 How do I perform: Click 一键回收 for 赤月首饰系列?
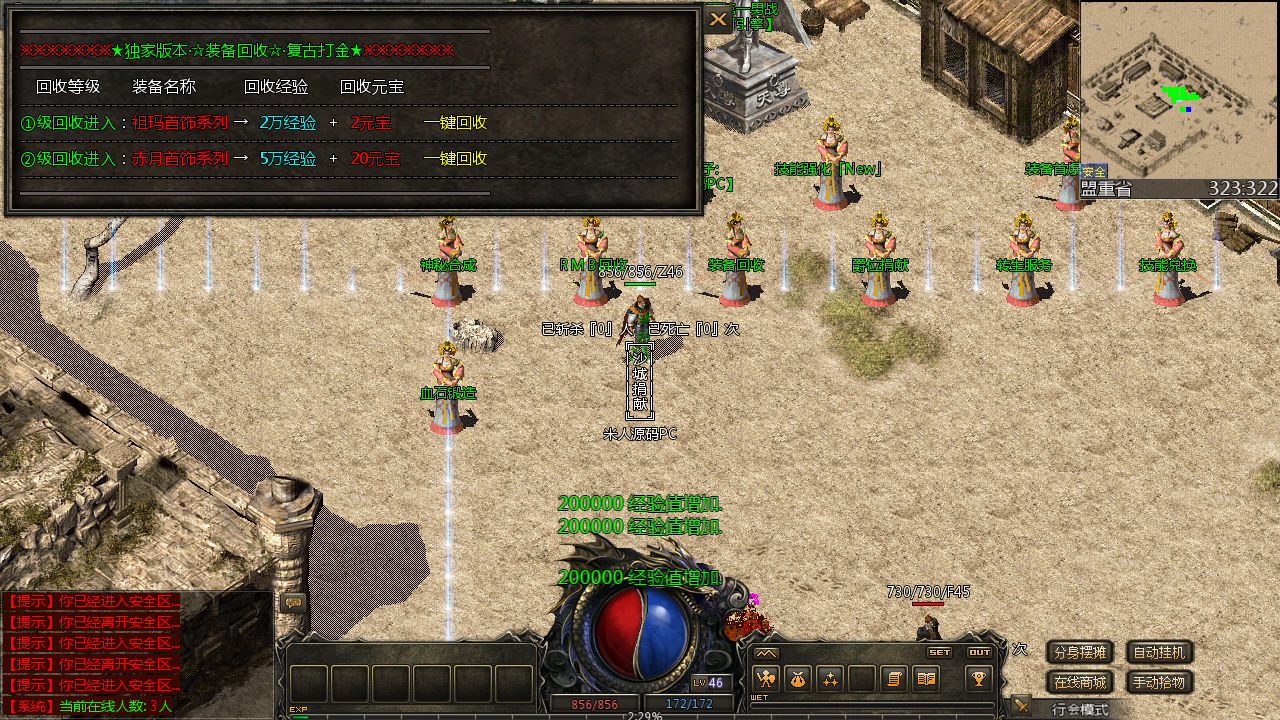point(455,159)
